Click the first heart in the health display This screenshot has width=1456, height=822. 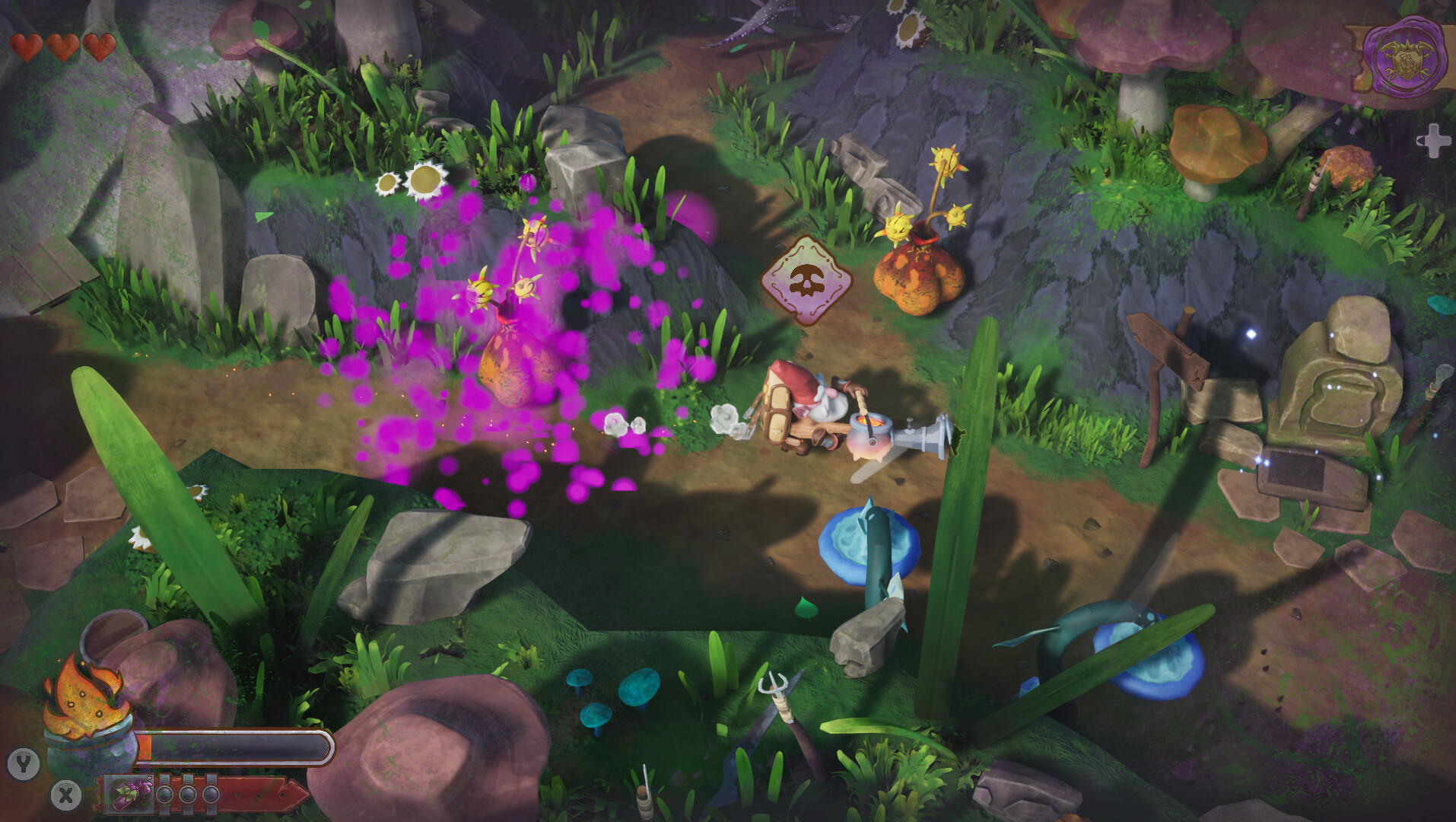27,47
